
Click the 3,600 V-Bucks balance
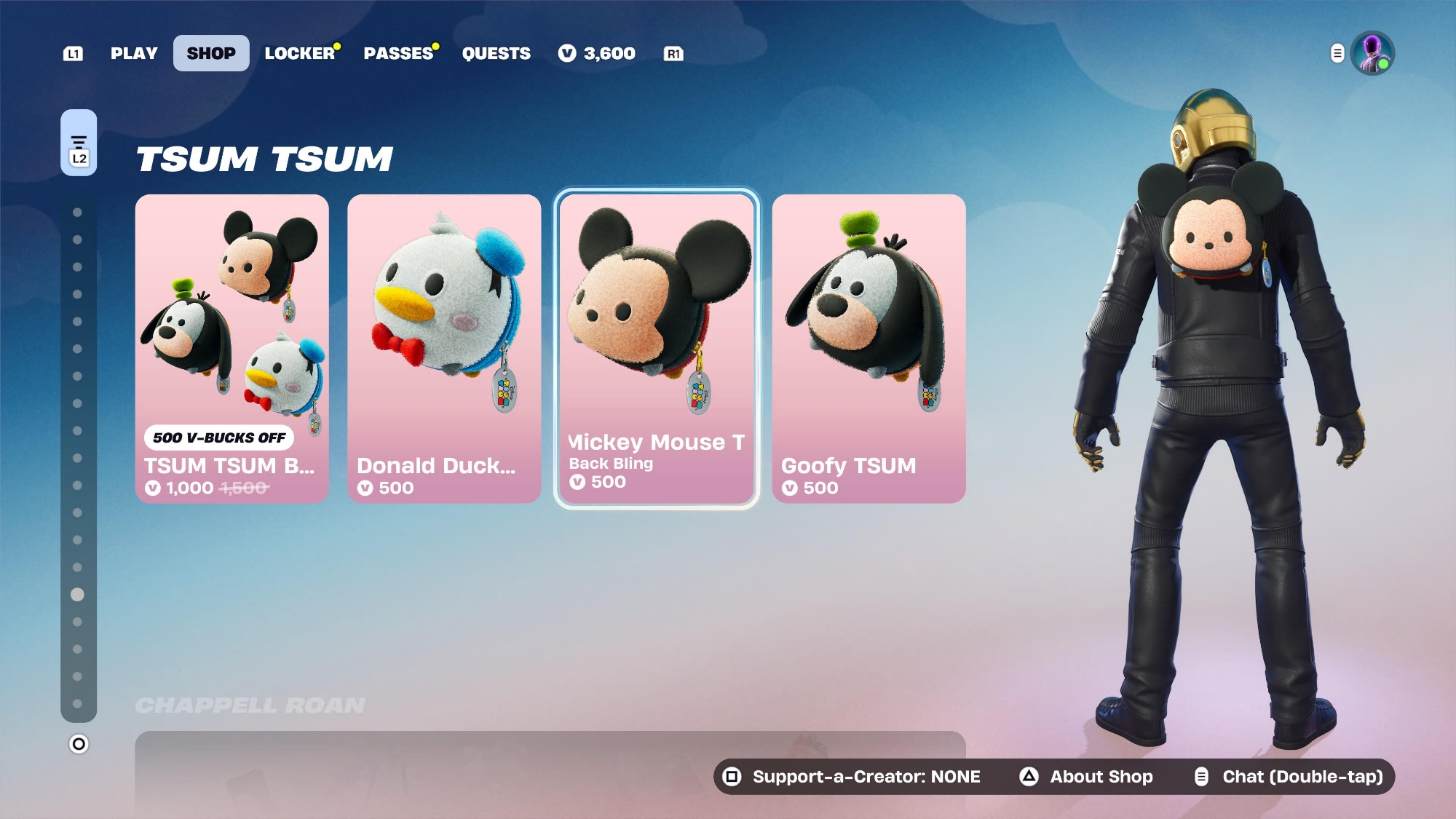tap(597, 53)
